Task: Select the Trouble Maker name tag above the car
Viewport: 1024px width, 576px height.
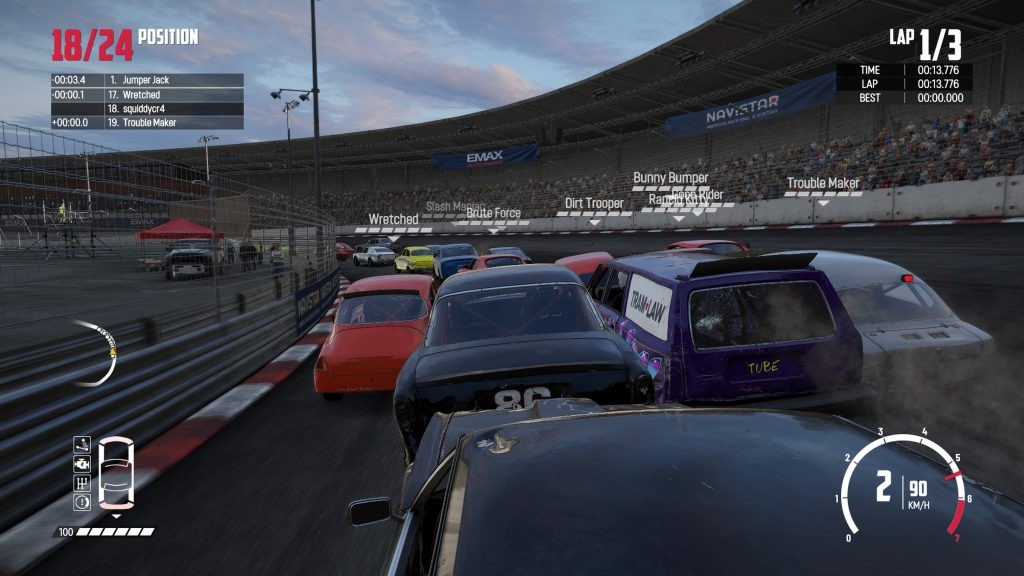Action: point(823,183)
